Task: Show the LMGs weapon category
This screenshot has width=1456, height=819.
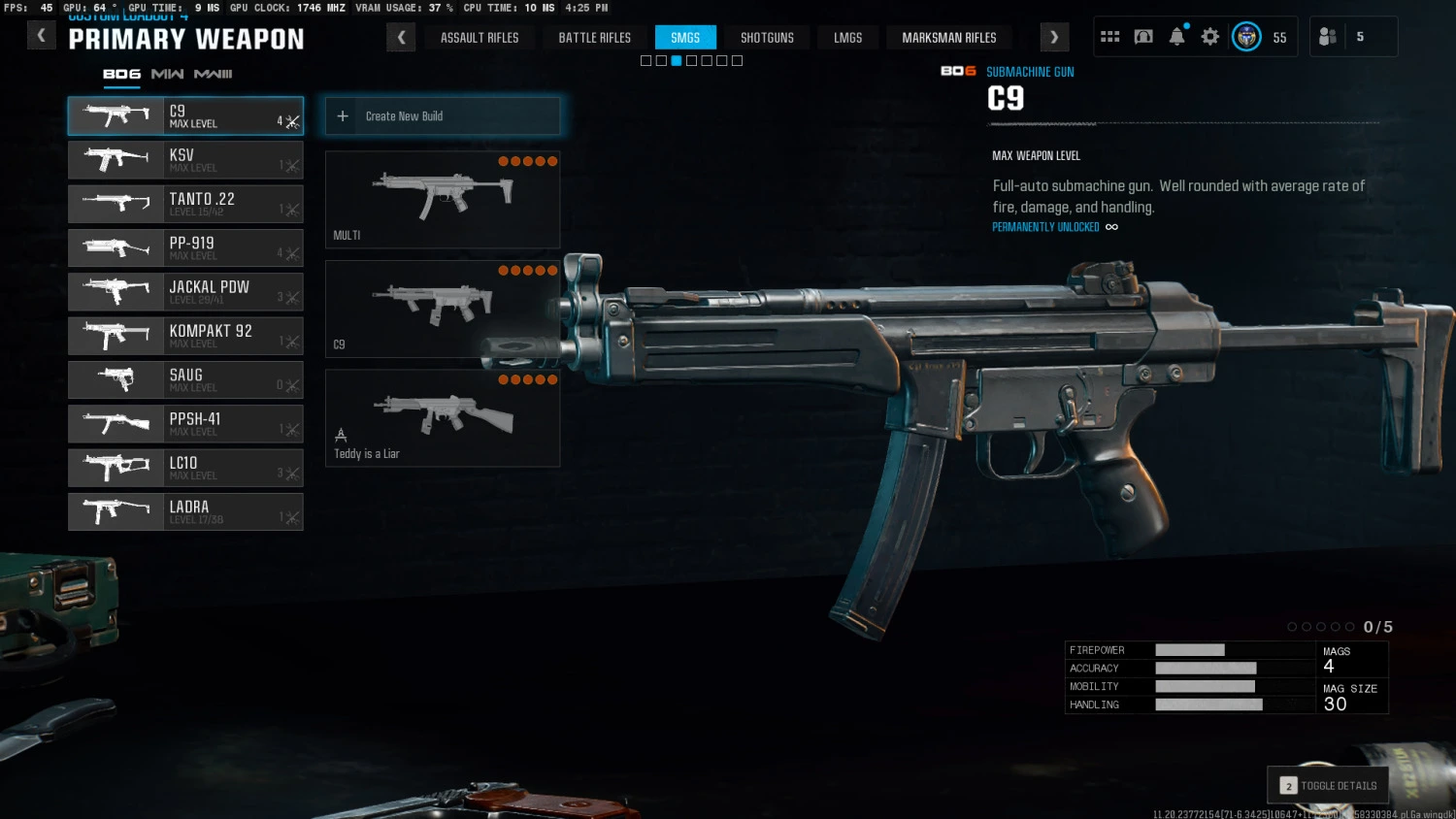Action: 847,38
